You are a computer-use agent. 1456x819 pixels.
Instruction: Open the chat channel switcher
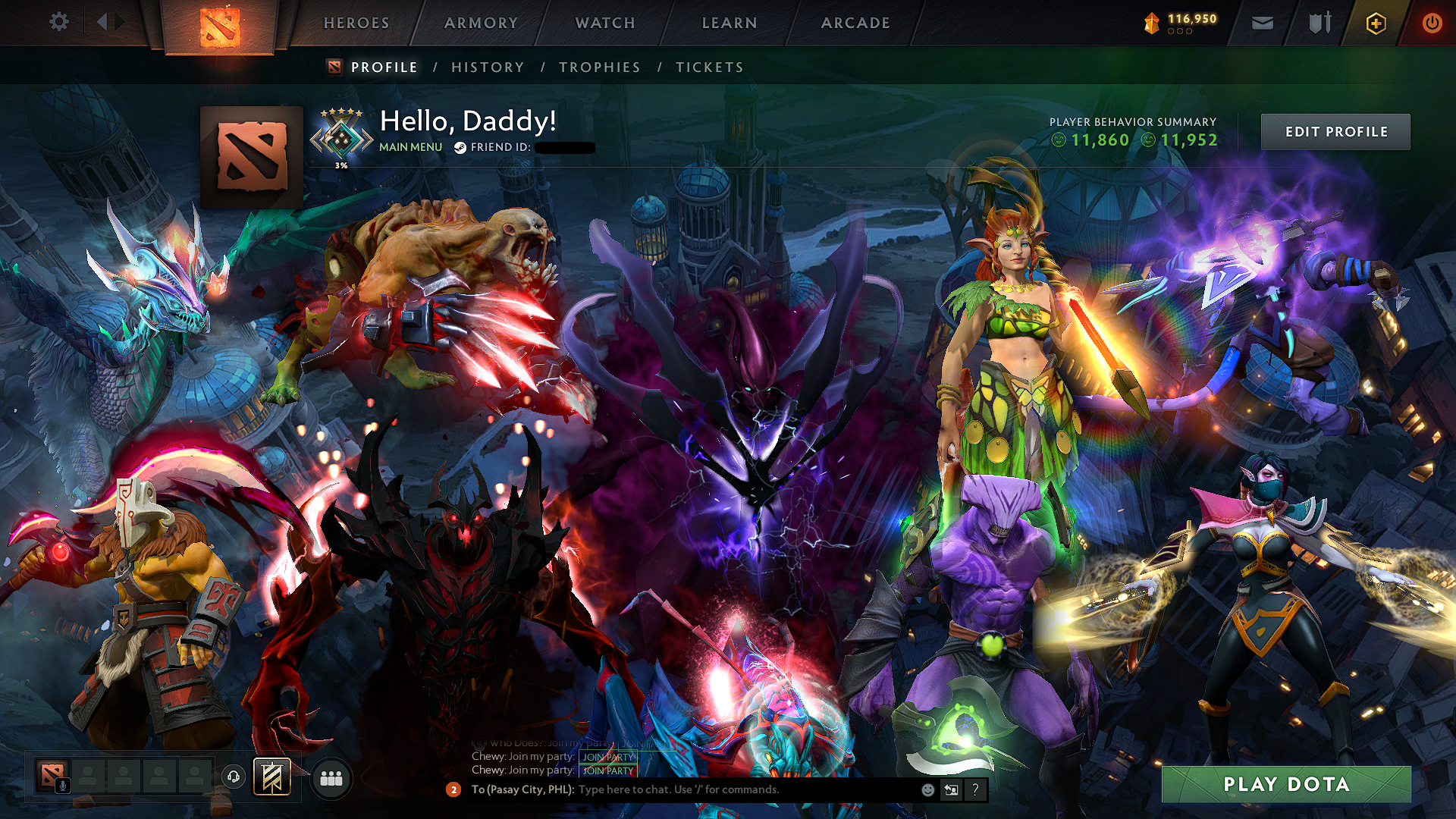[x=952, y=789]
